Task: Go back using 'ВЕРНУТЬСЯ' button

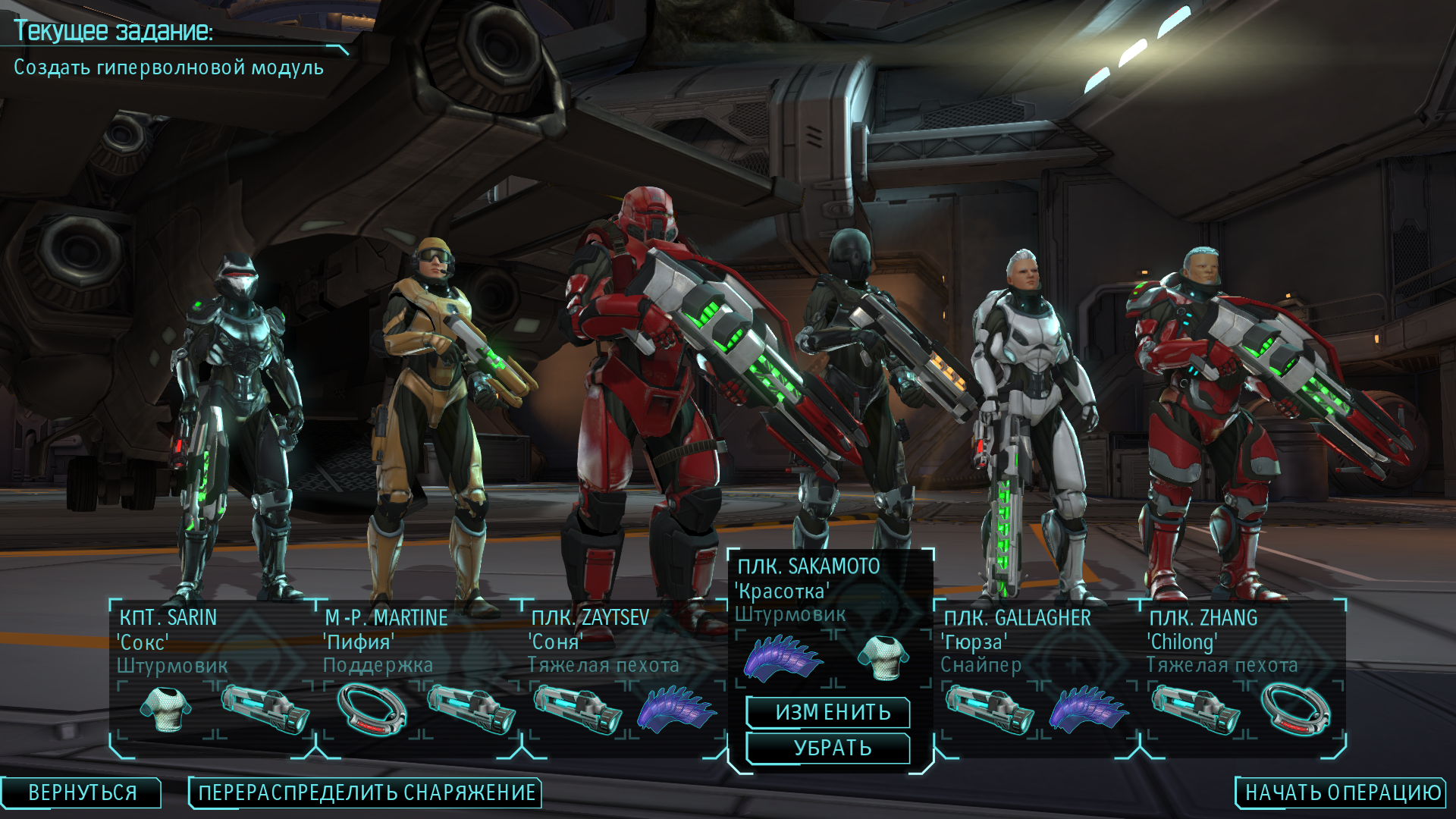Action: [82, 792]
